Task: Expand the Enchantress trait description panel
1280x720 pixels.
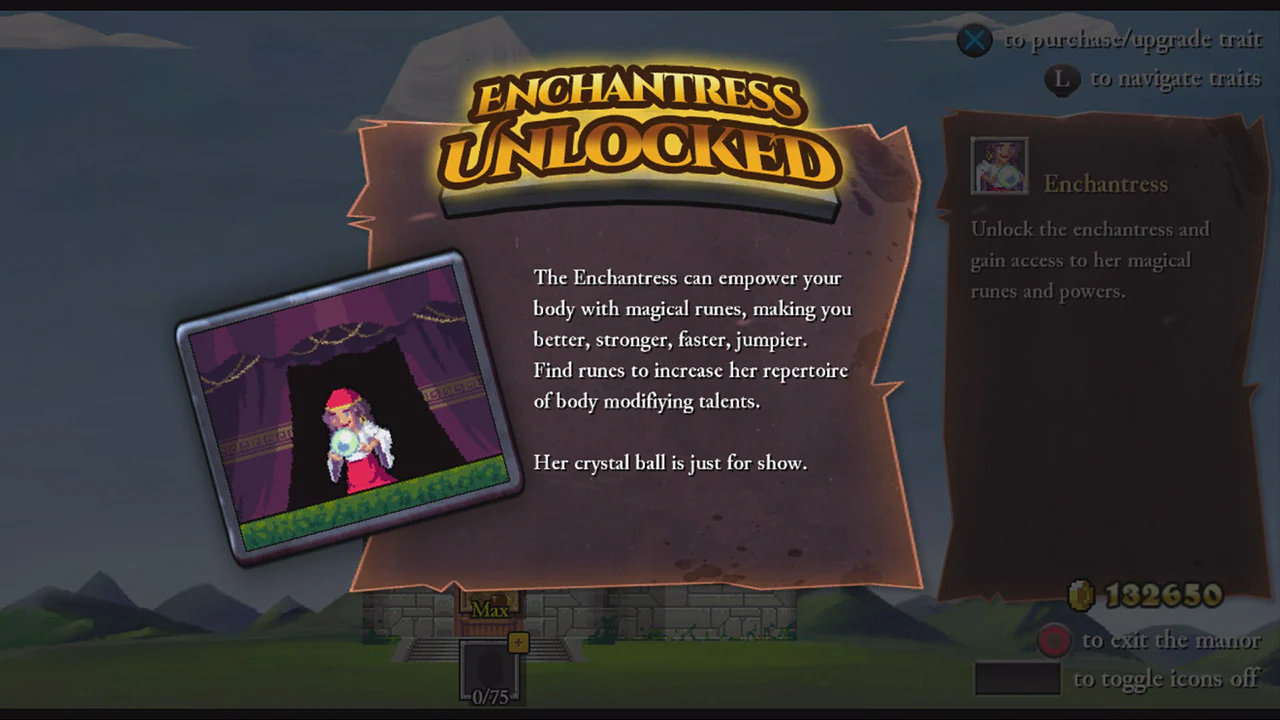Action: (x=1090, y=260)
